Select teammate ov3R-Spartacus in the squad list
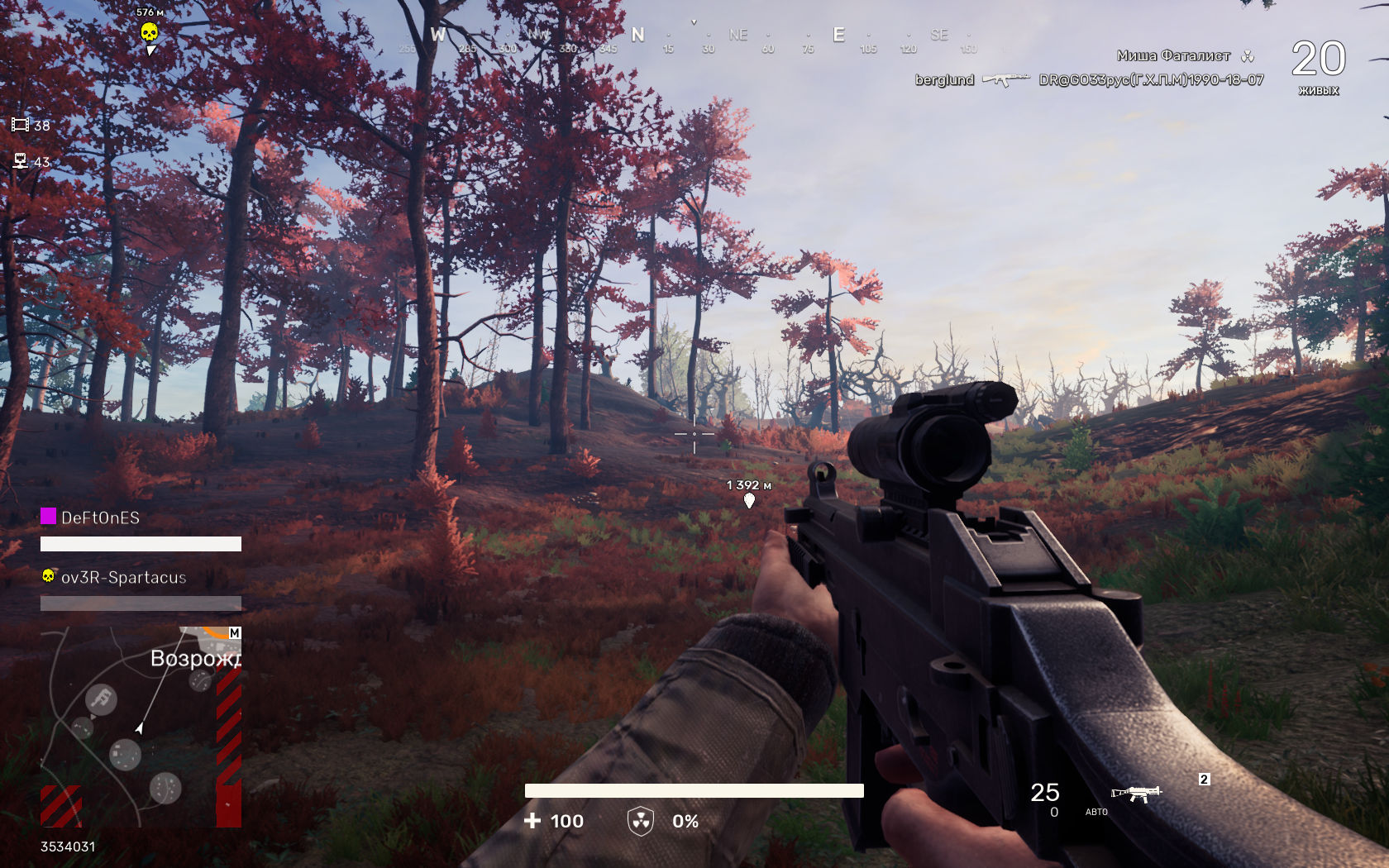Viewport: 1389px width, 868px height. [x=123, y=578]
